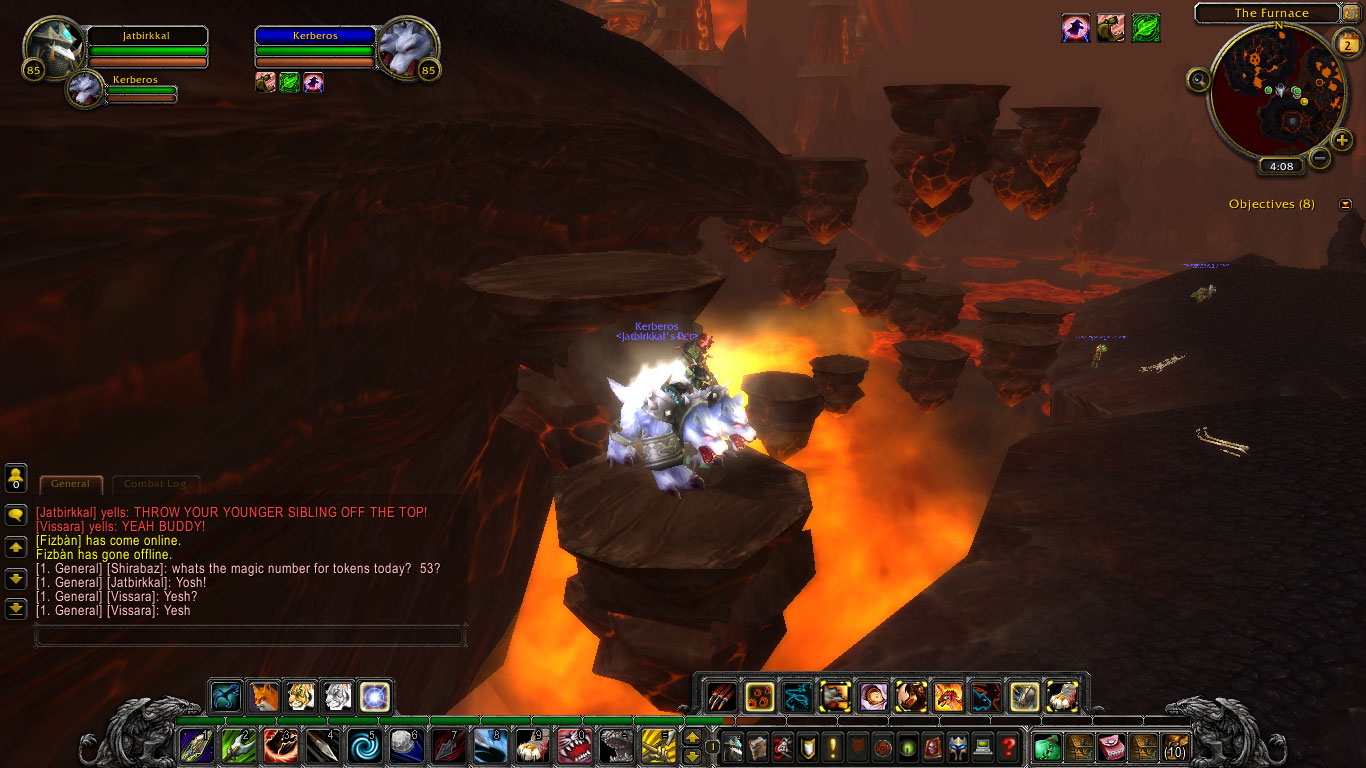
Task: Open the quest log exclamation mark button
Action: [x=833, y=746]
